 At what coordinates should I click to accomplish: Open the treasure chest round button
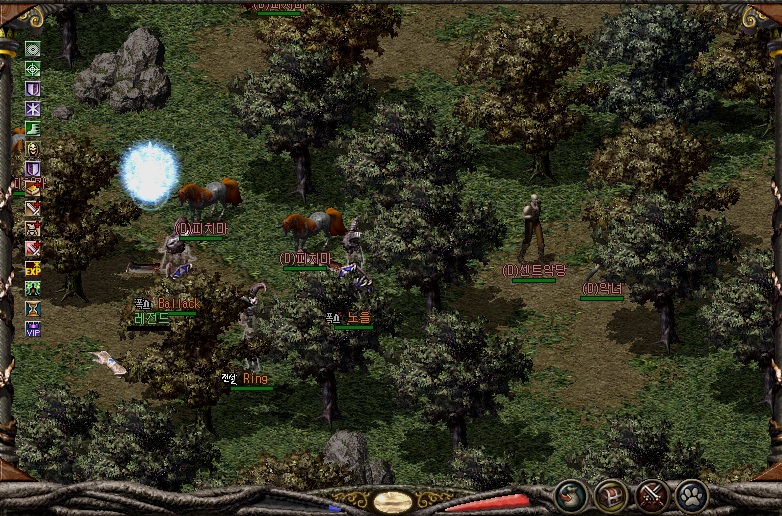[611, 495]
